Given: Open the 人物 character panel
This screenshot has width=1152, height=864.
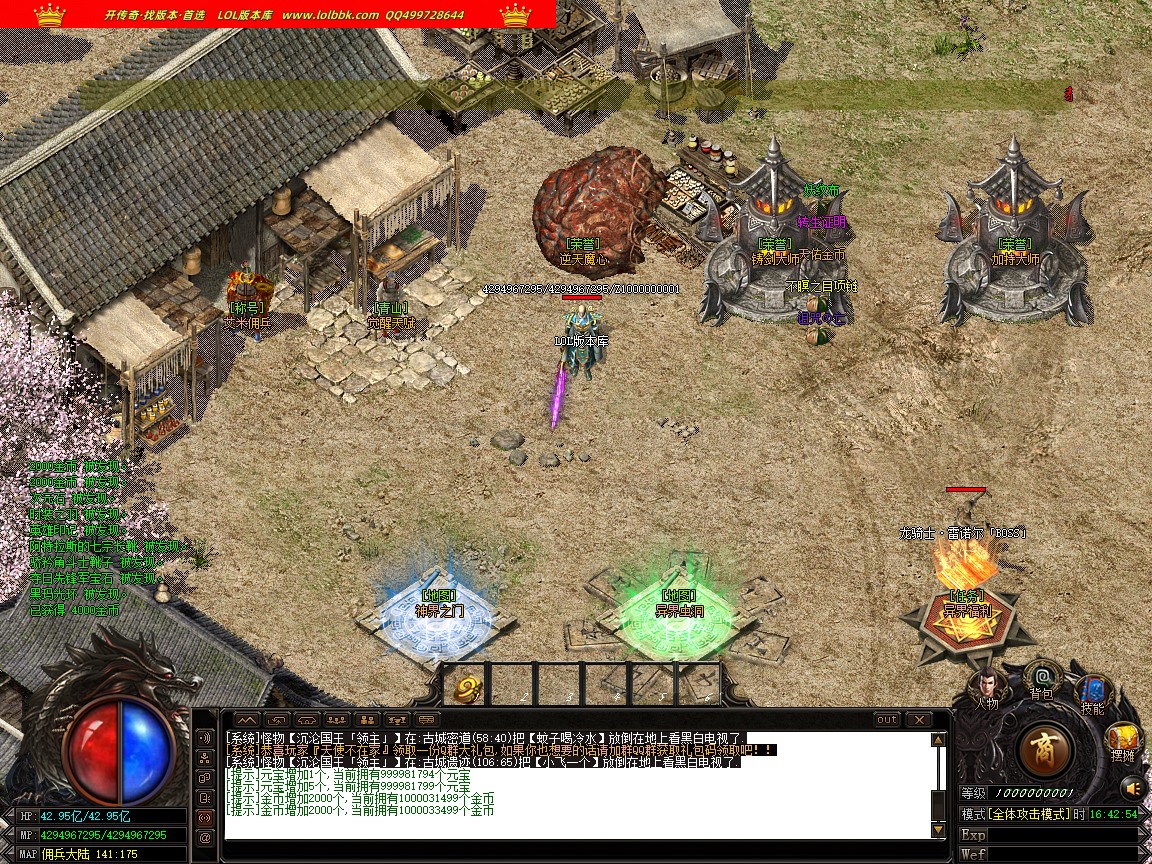Looking at the screenshot, I should pos(984,686).
